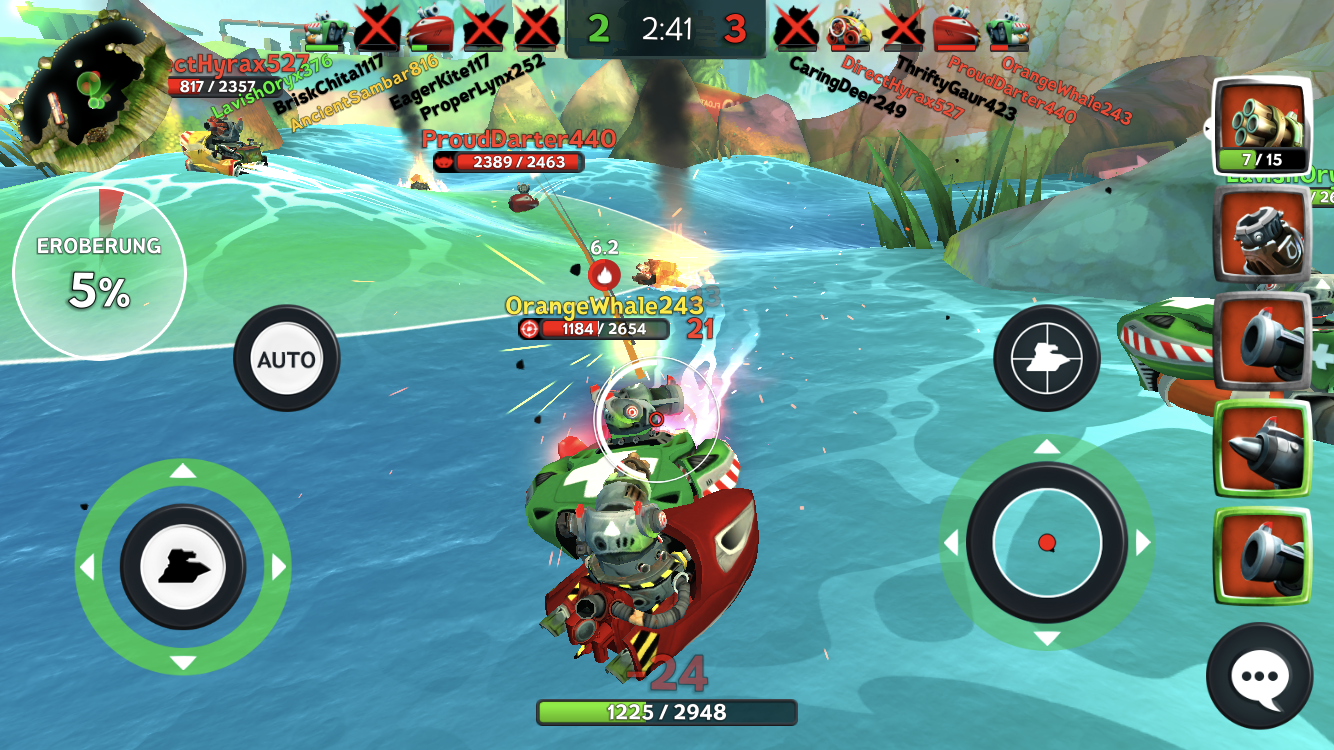Viewport: 1334px width, 750px height.
Task: Select the green-framed cannon weapon slot
Action: 1262,555
